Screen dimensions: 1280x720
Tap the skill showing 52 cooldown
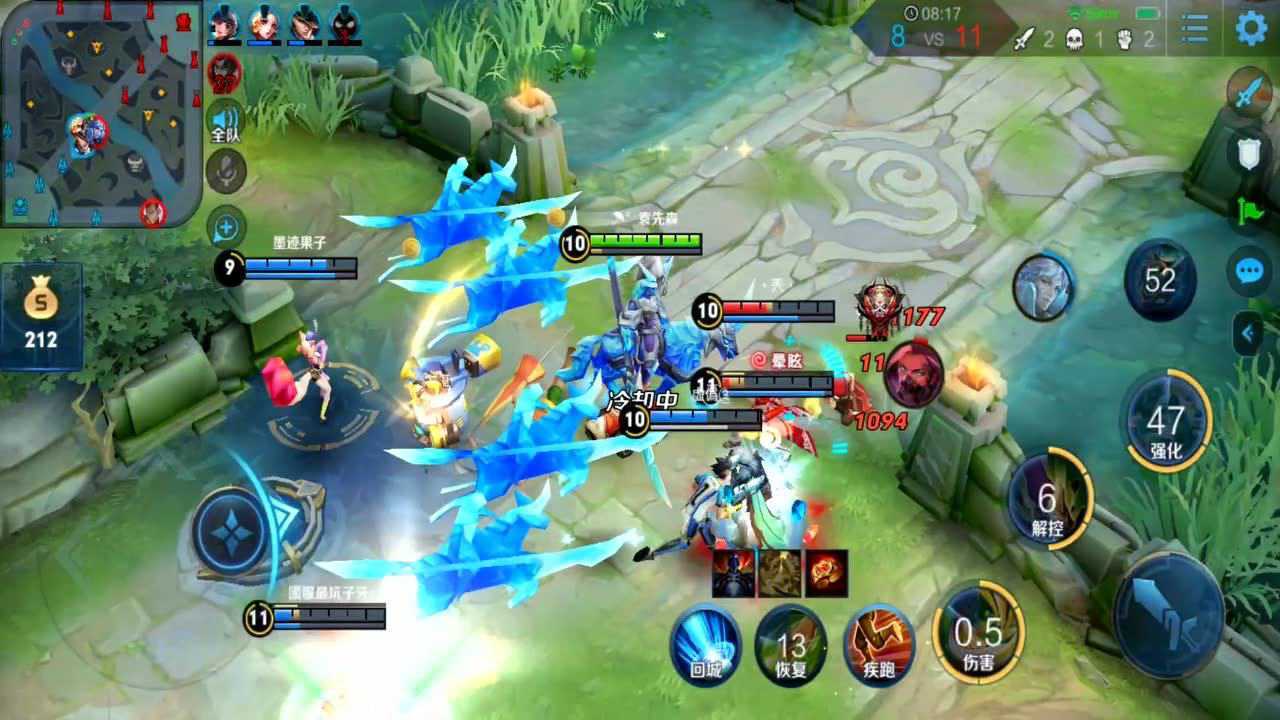(x=1159, y=280)
